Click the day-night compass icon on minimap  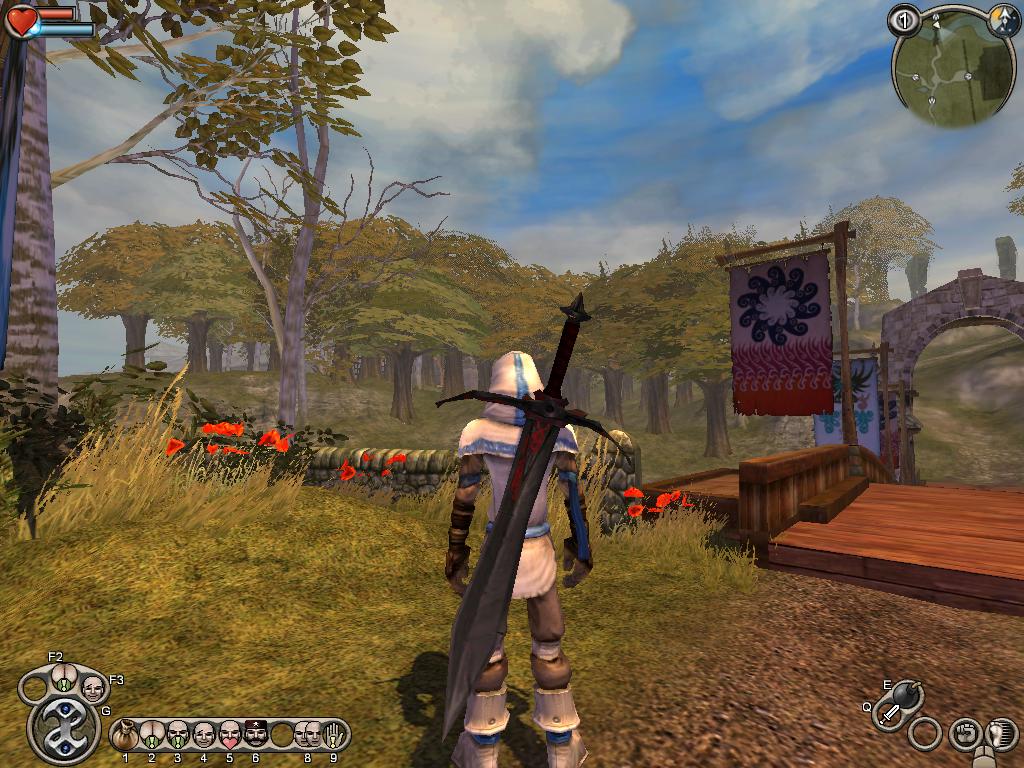pos(1003,19)
